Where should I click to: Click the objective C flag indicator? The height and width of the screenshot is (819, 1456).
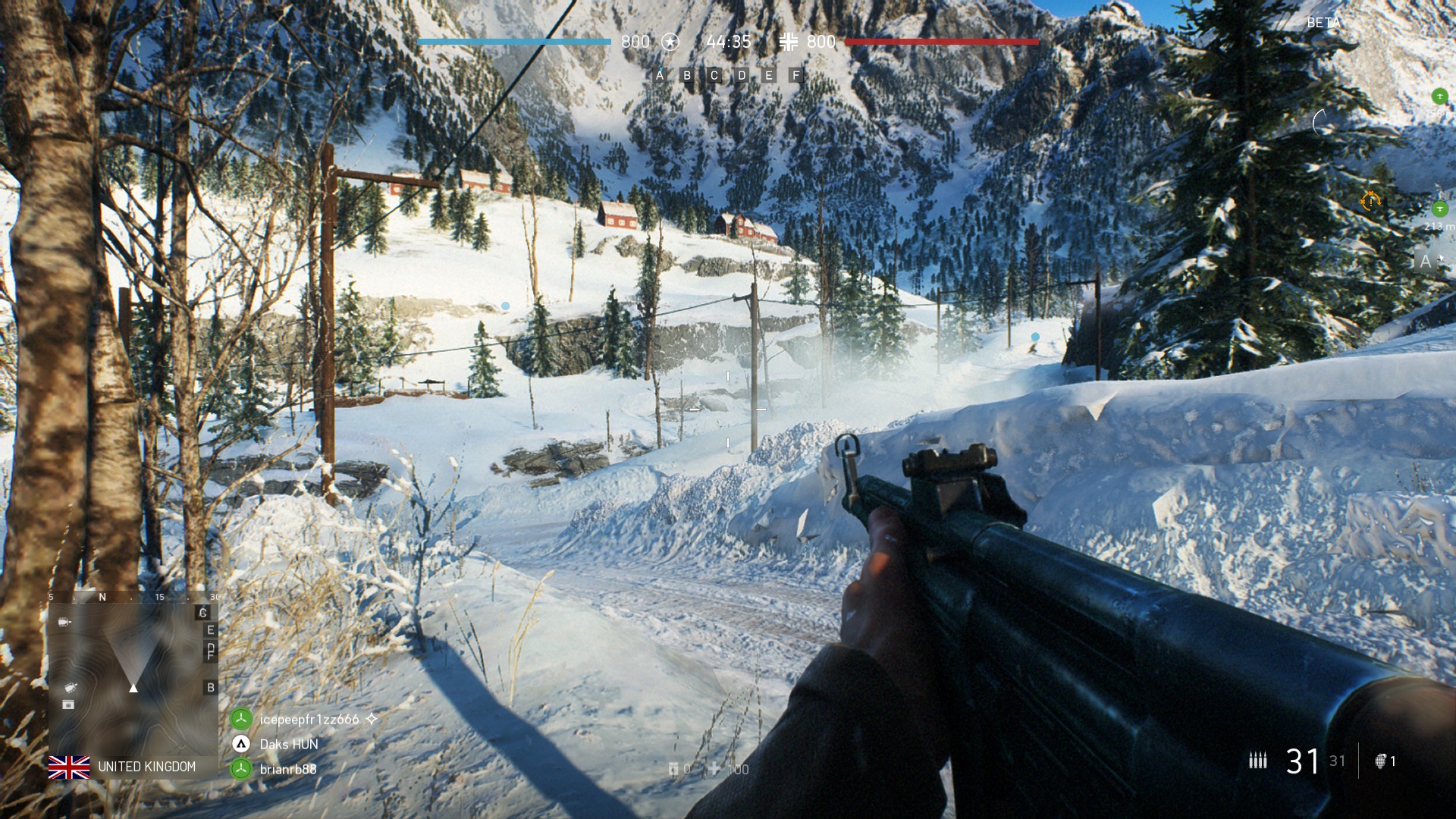[x=714, y=75]
